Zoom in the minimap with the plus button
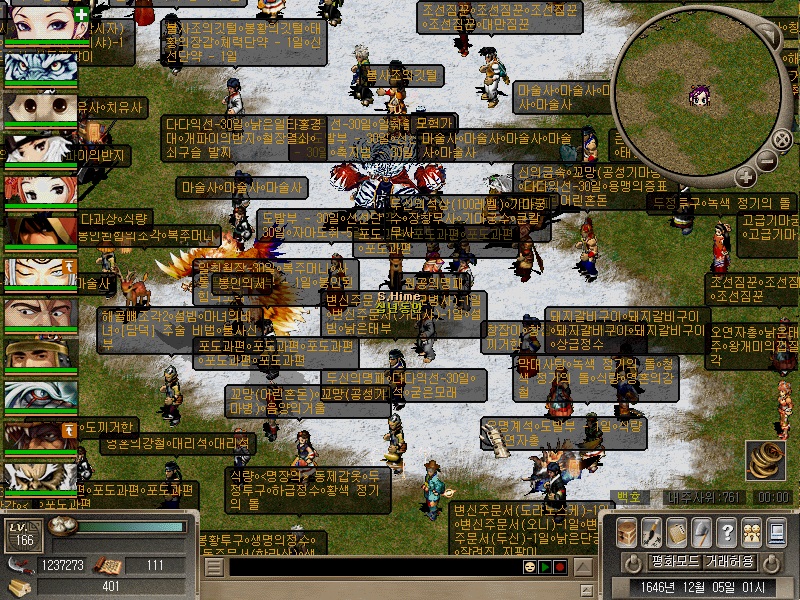This screenshot has width=800, height=600. tap(746, 177)
